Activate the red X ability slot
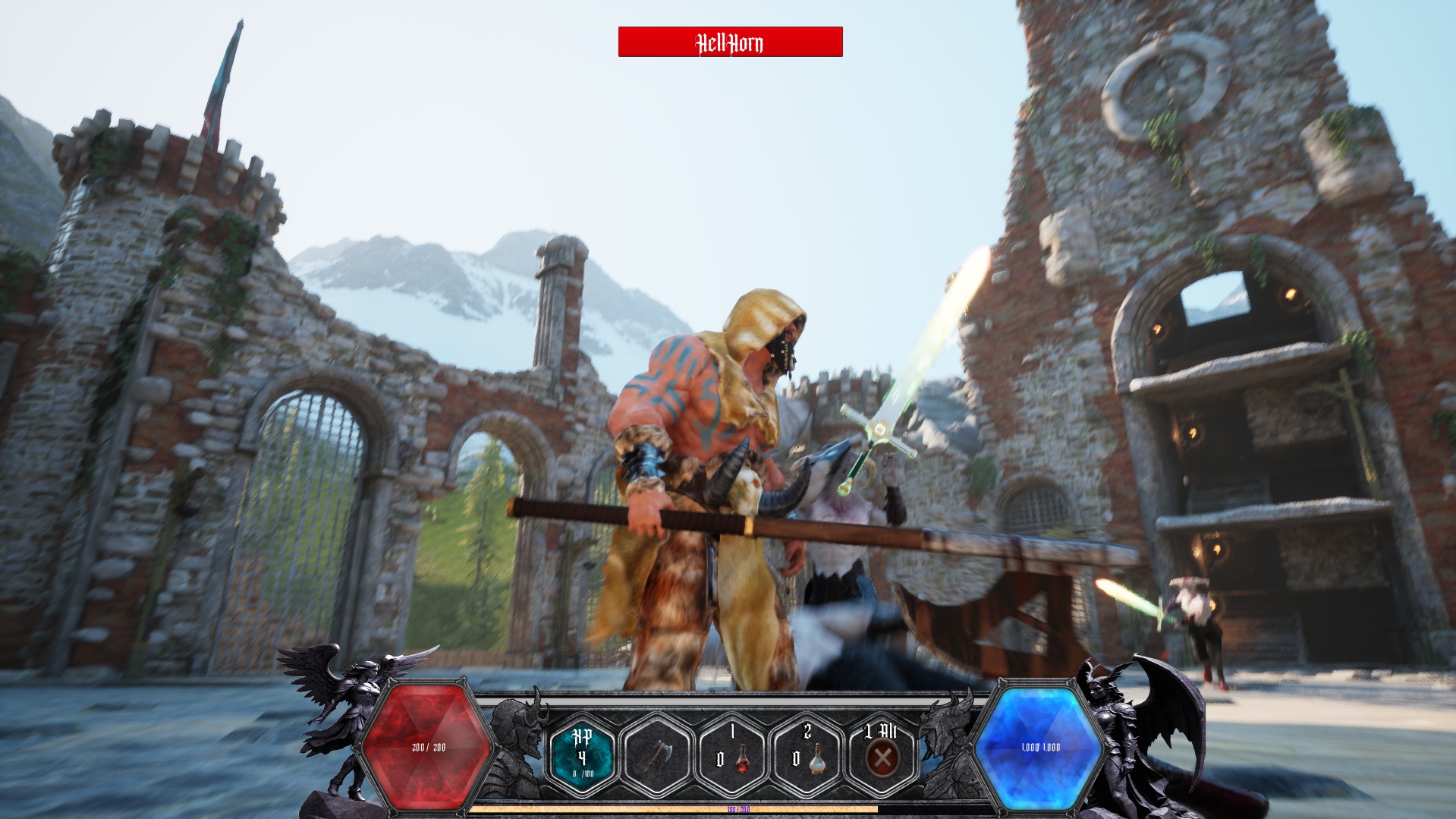 (882, 757)
